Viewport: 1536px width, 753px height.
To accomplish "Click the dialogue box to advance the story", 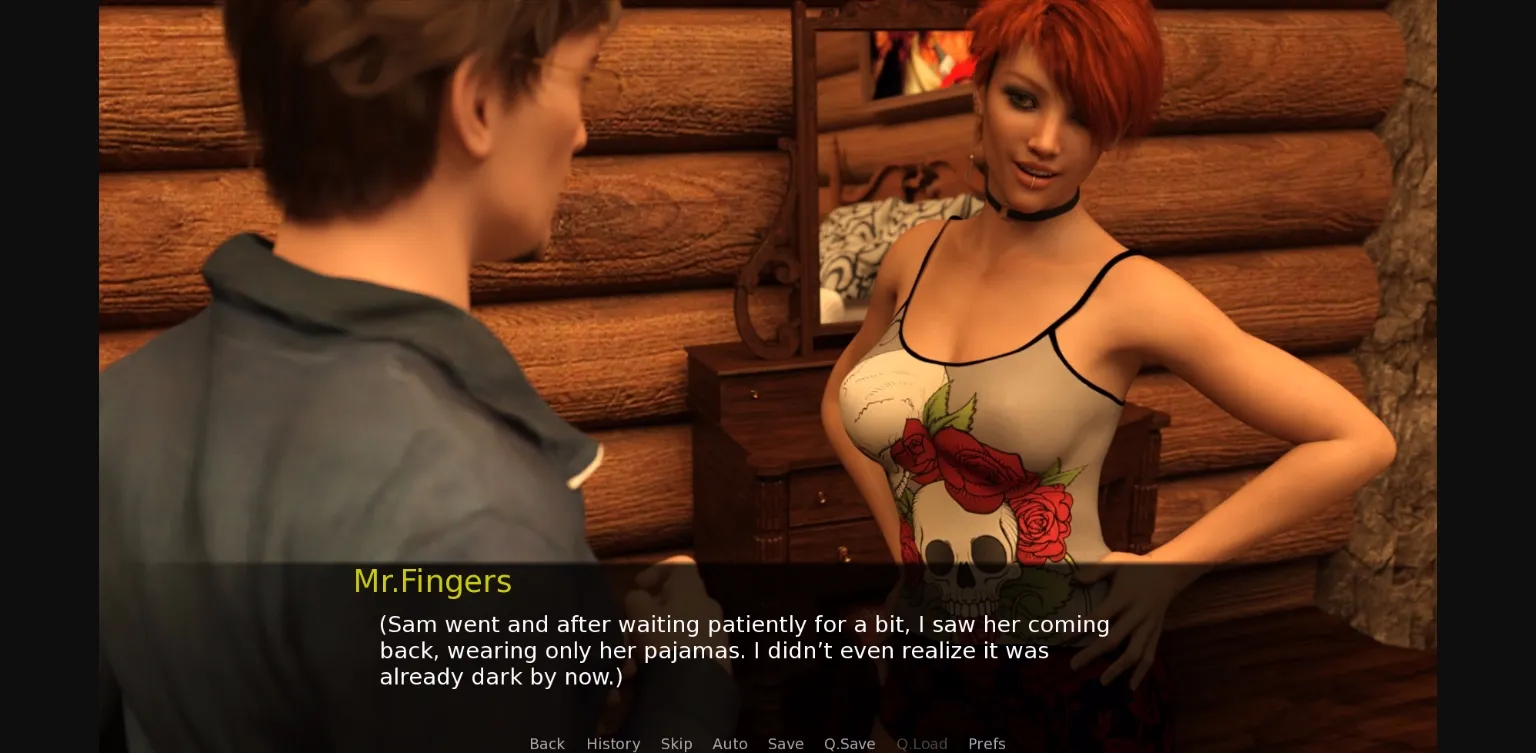I will pos(744,650).
